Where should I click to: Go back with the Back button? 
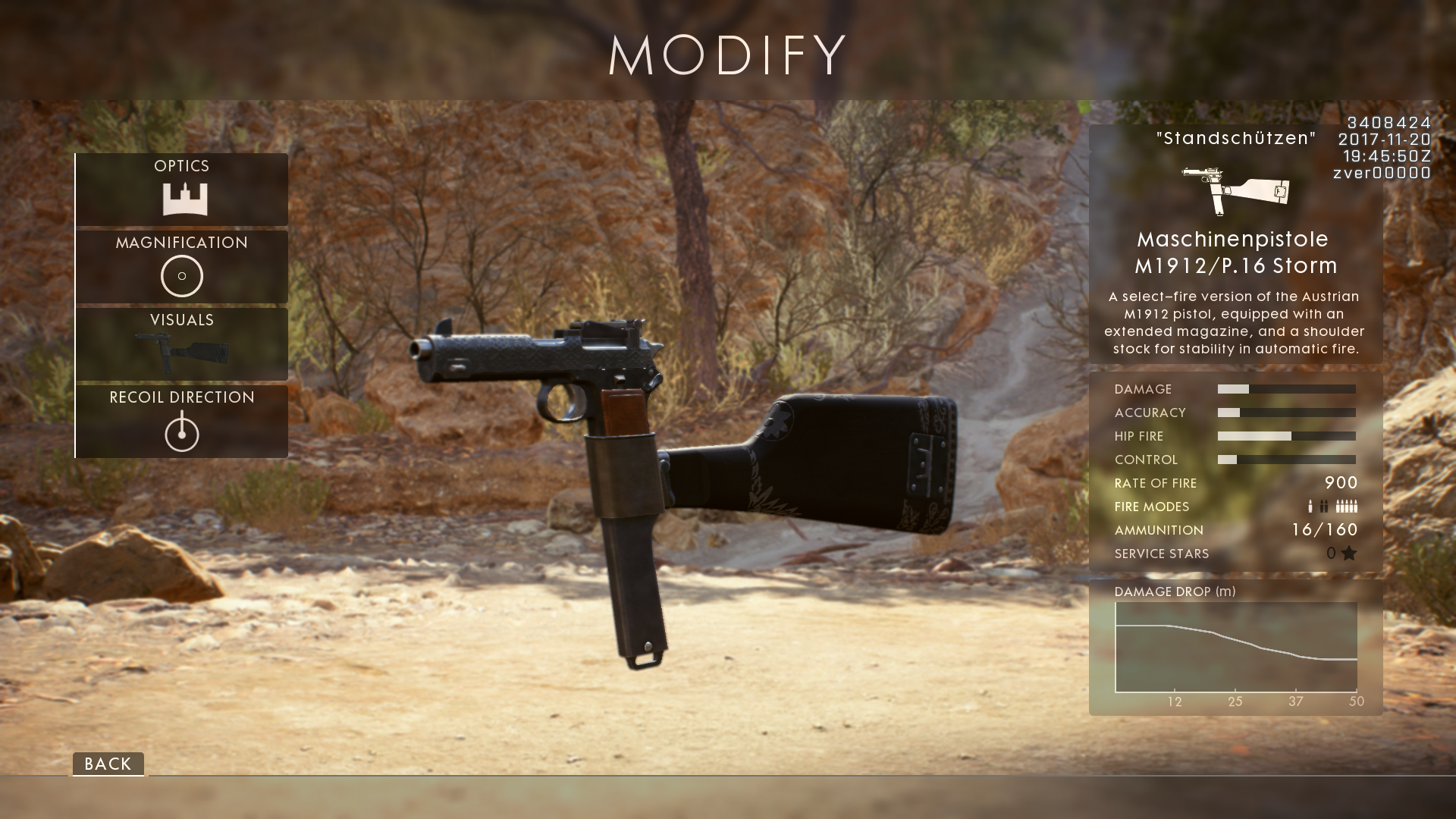point(108,764)
